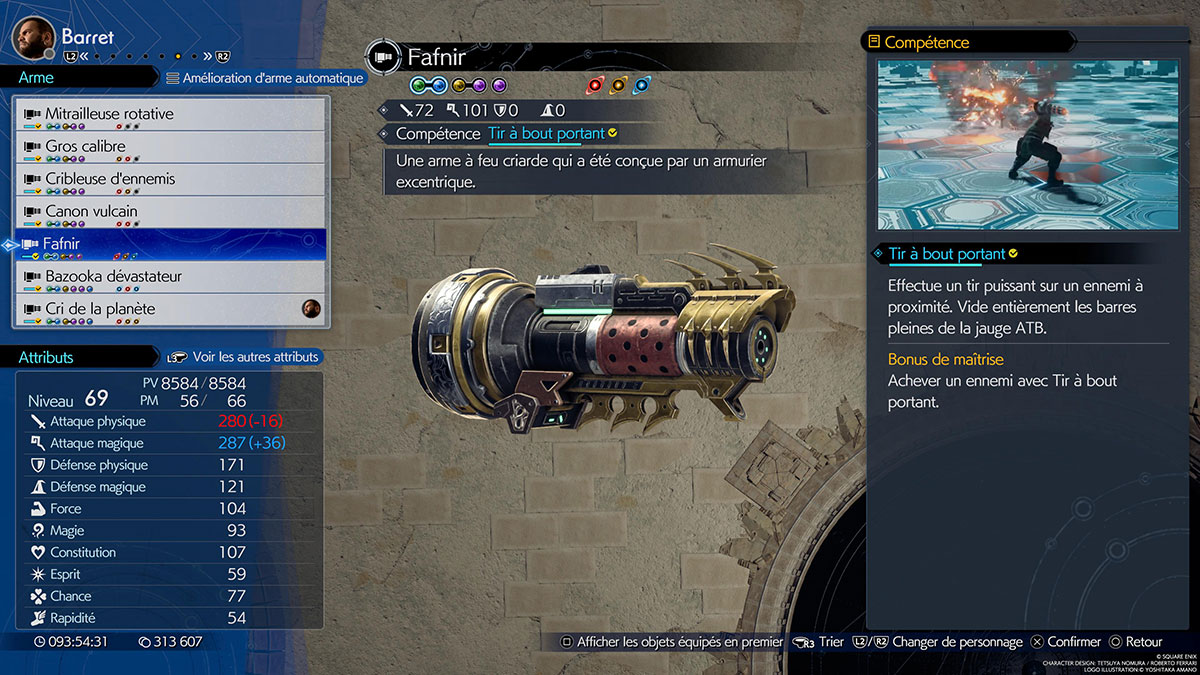
Task: Select the Cri de la planète weapon
Action: [x=170, y=310]
